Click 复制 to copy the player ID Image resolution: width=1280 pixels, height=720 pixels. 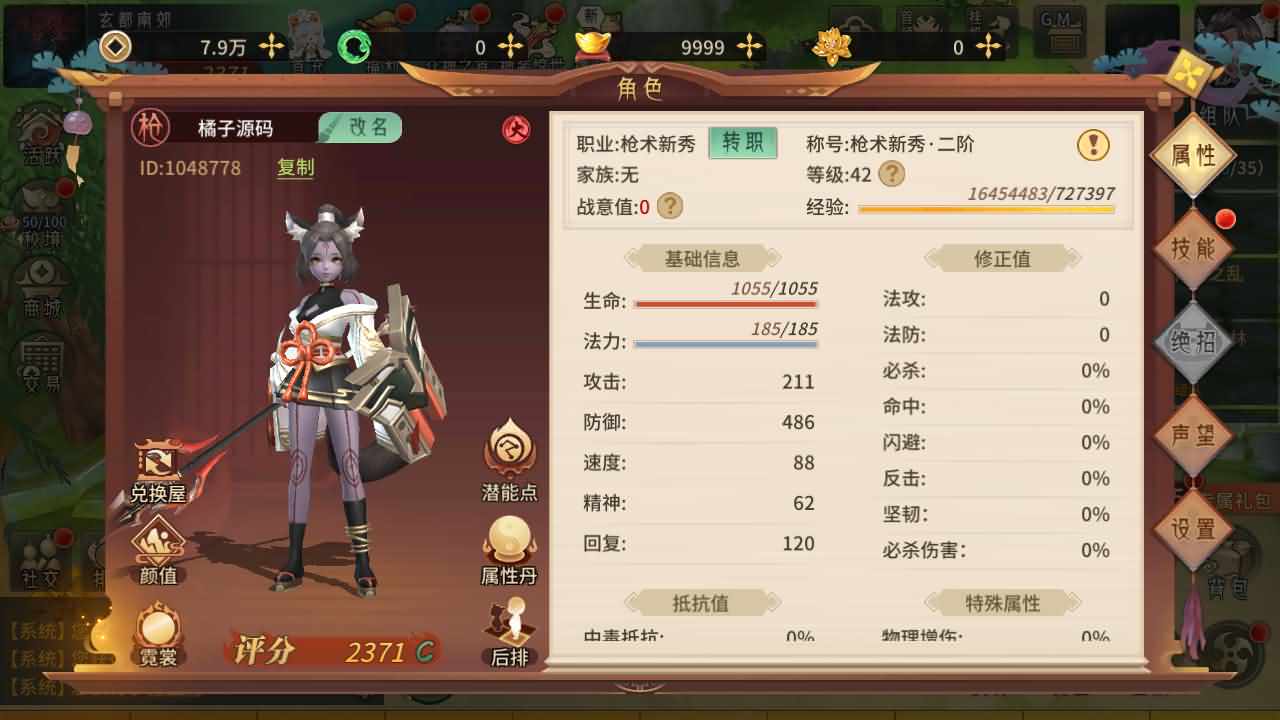tap(294, 169)
